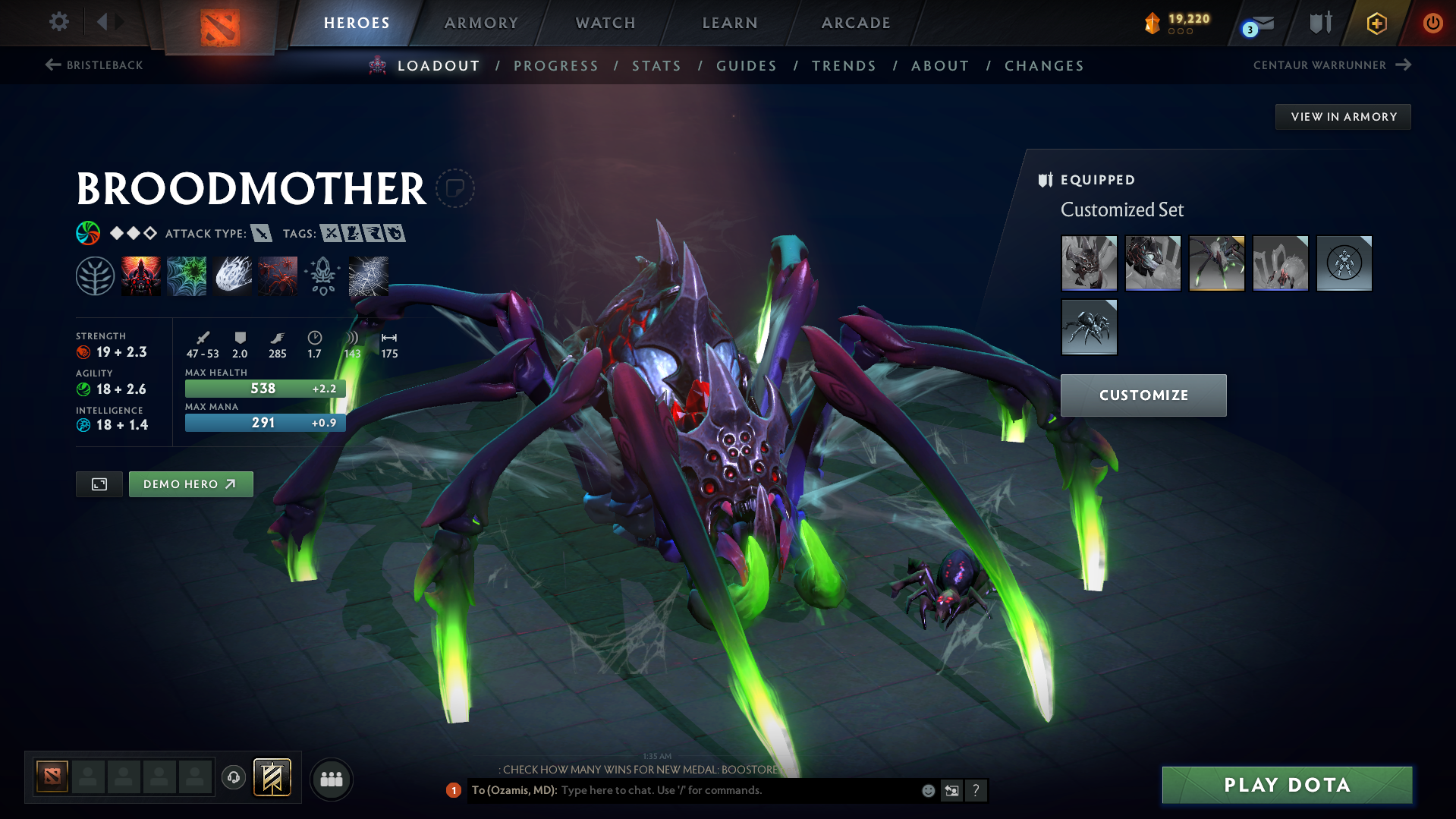This screenshot has width=1456, height=819.
Task: Check the Max Health bar
Action: click(x=265, y=388)
